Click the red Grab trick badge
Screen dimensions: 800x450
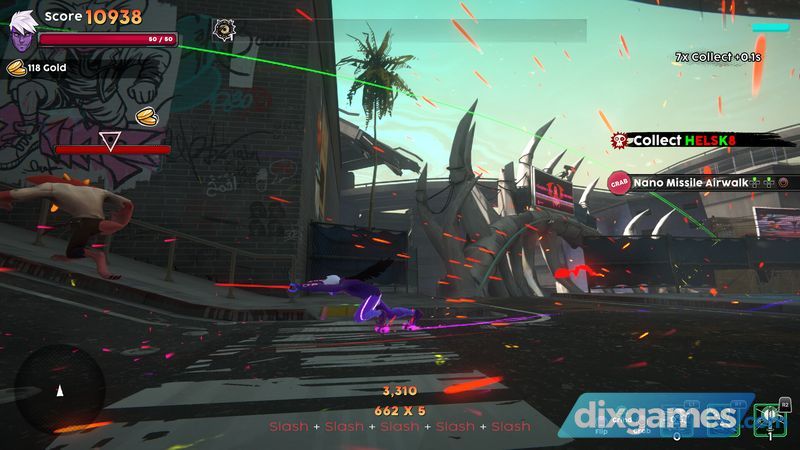[x=617, y=183]
